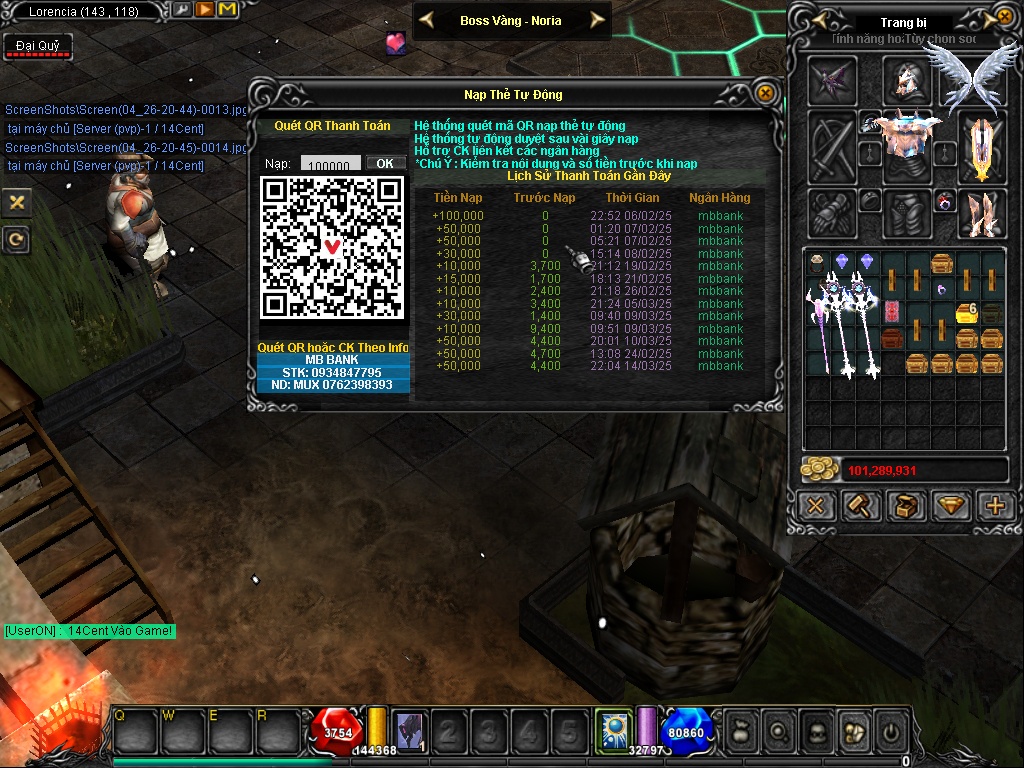Open the magnifier search button in bottom bar
The width and height of the screenshot is (1024, 768).
click(x=777, y=733)
